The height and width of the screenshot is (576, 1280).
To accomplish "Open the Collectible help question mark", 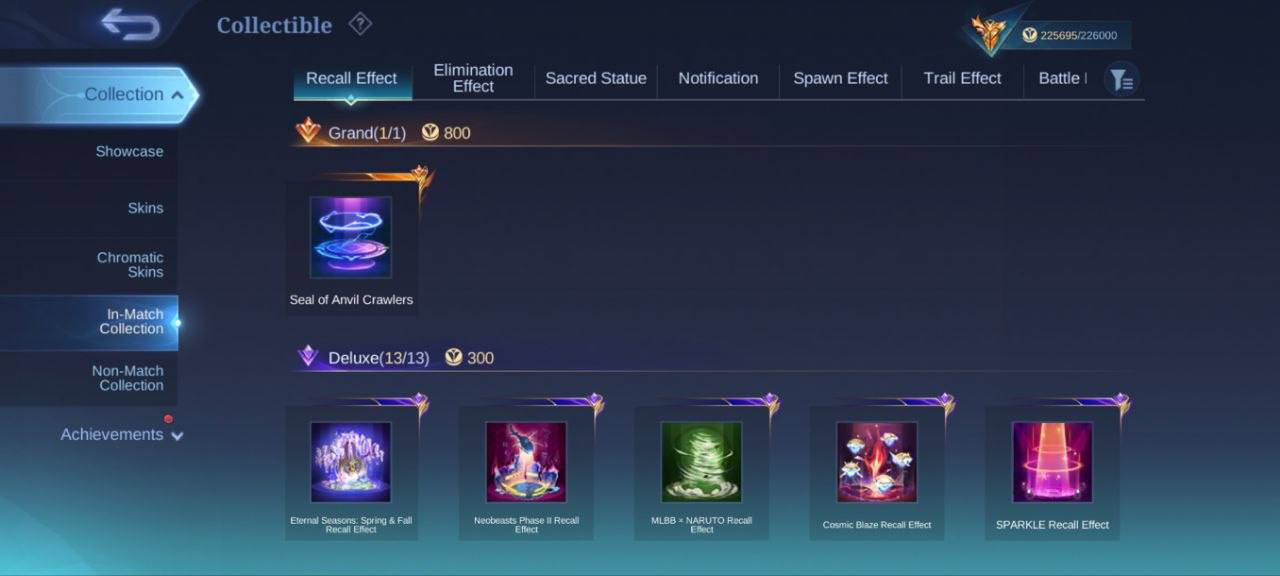I will coord(360,24).
